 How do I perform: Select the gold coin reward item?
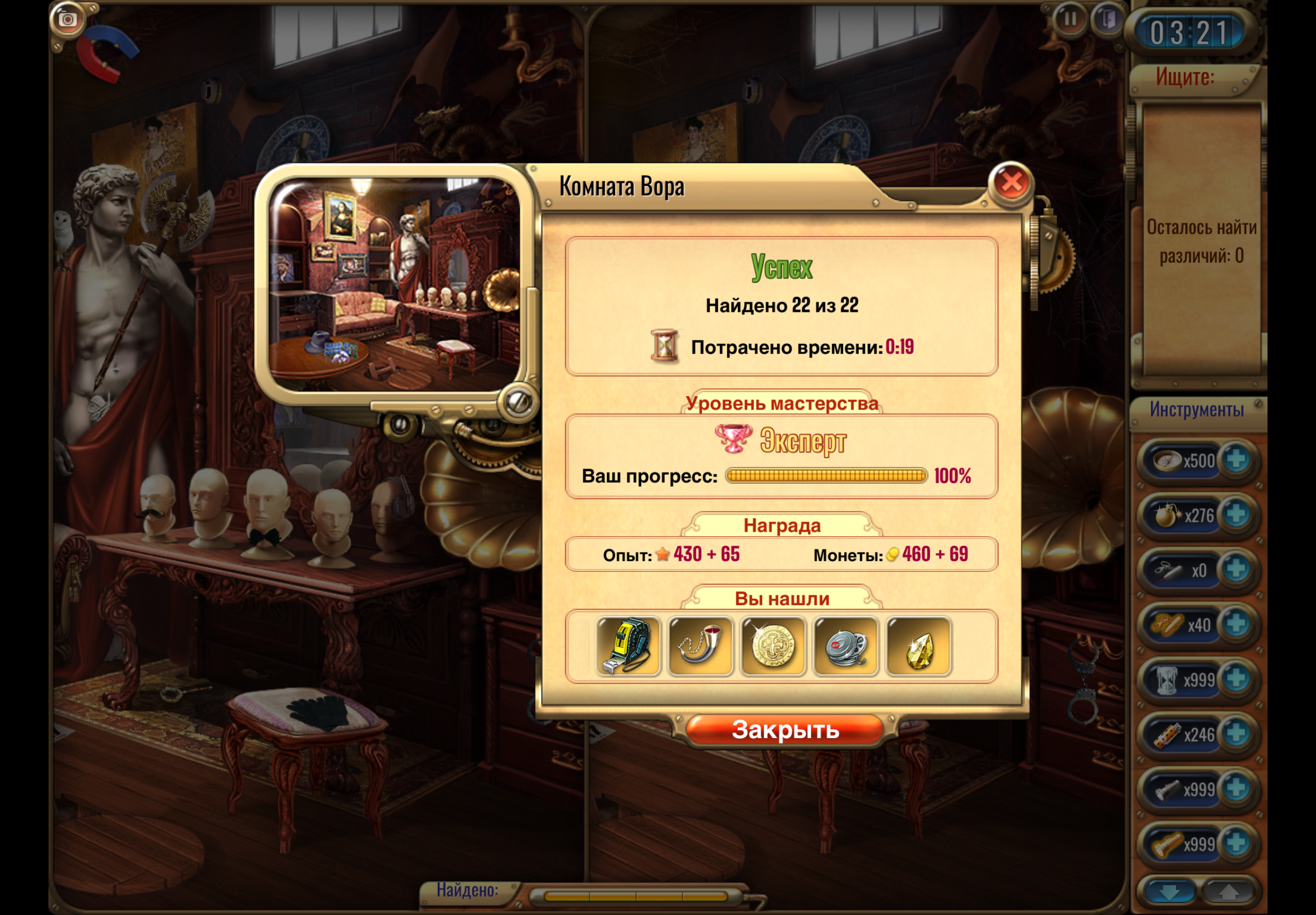773,646
